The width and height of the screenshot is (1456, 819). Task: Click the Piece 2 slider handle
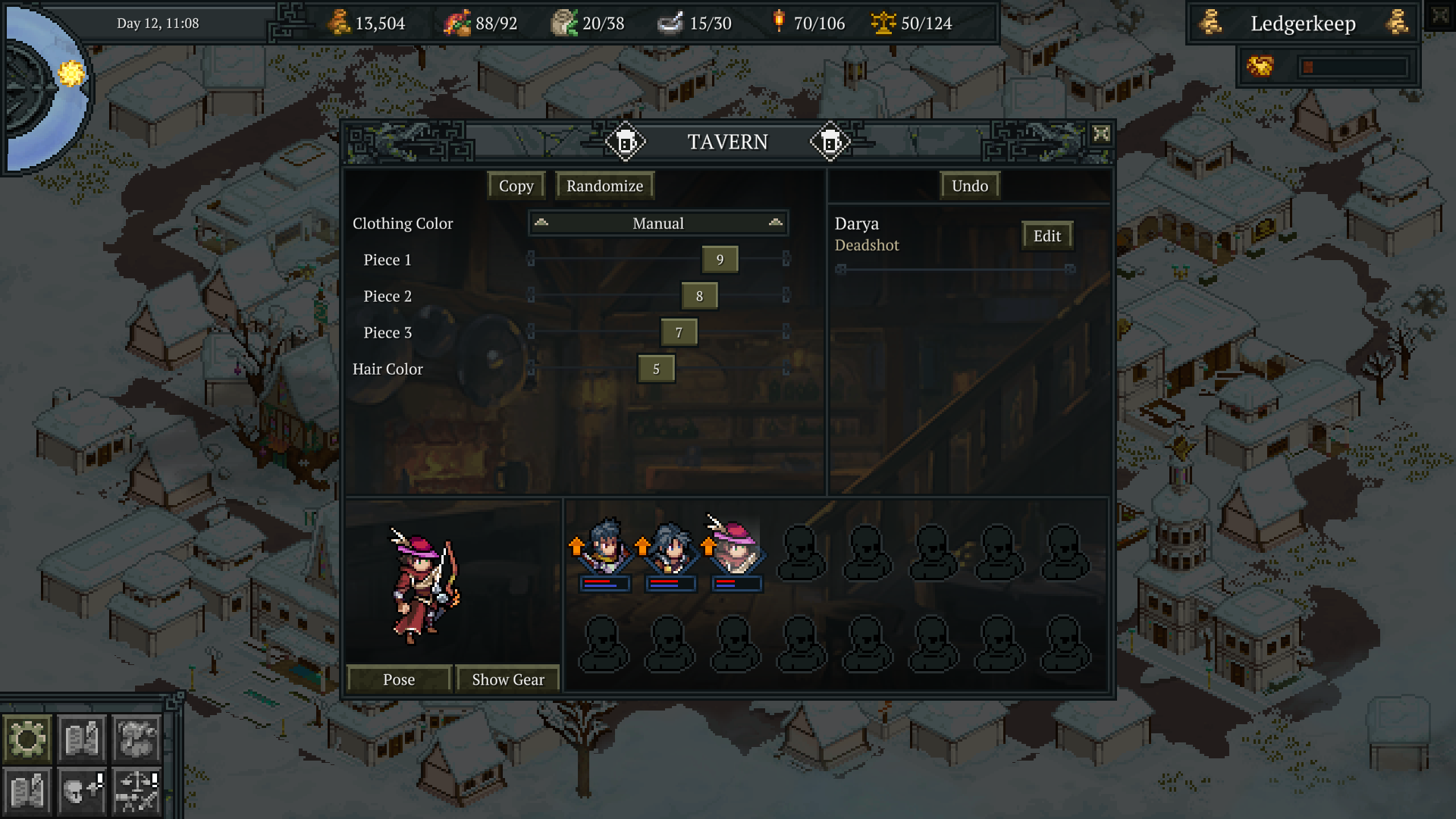(x=699, y=296)
